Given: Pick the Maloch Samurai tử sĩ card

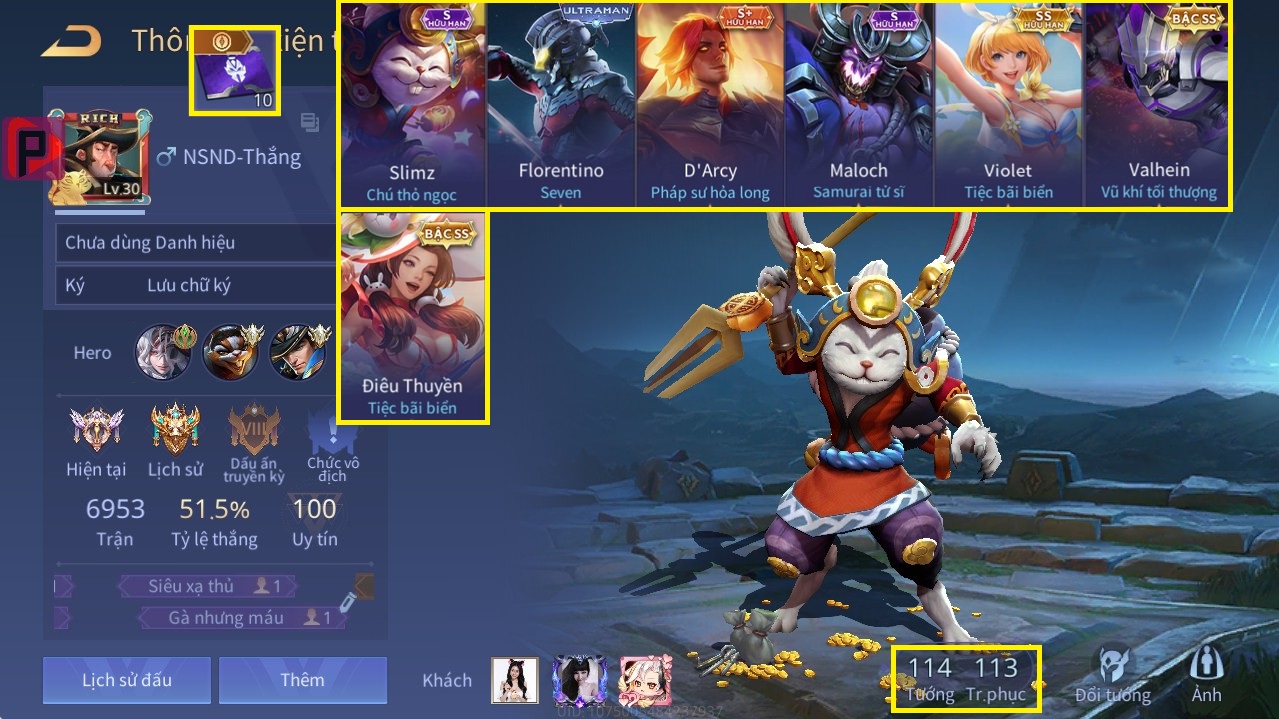Looking at the screenshot, I should pos(859,105).
